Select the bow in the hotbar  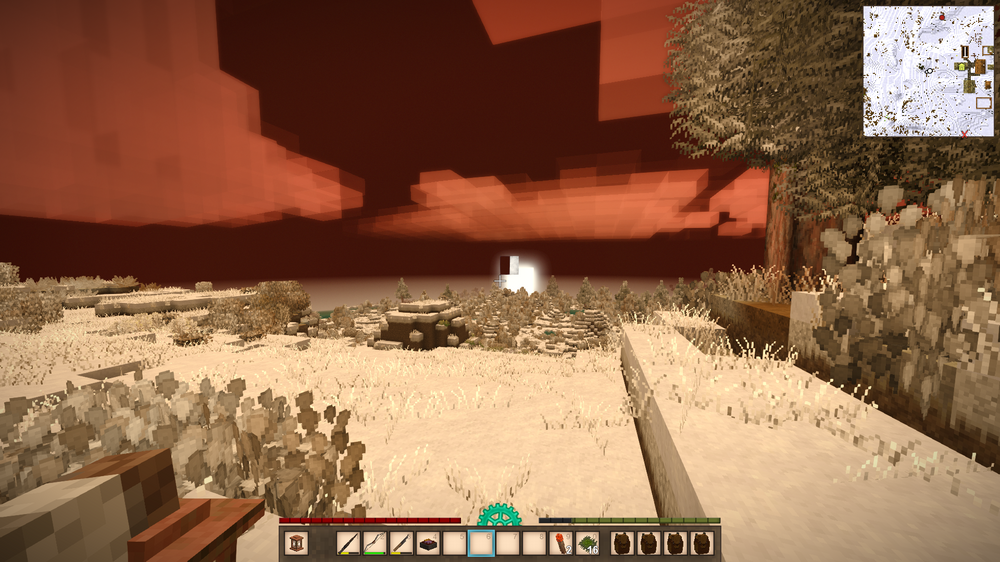coord(375,543)
